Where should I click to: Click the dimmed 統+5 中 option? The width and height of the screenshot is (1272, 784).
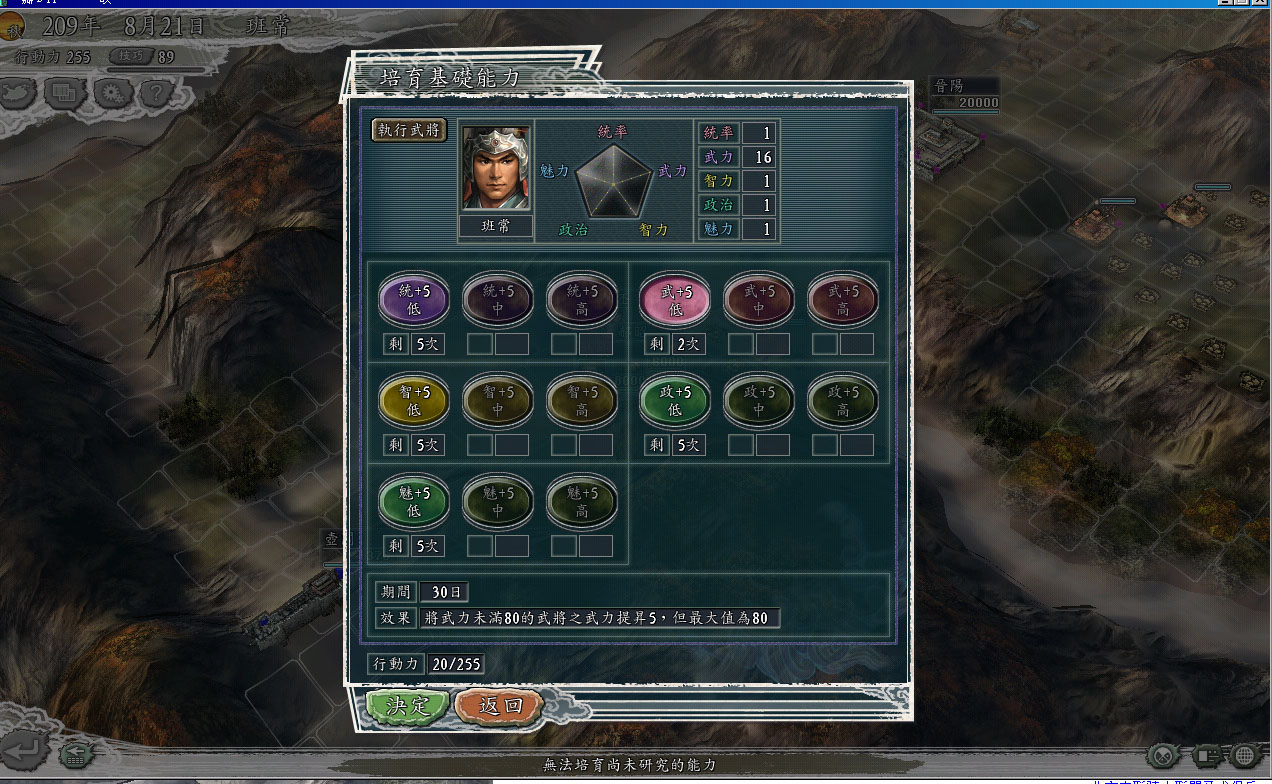pyautogui.click(x=498, y=299)
